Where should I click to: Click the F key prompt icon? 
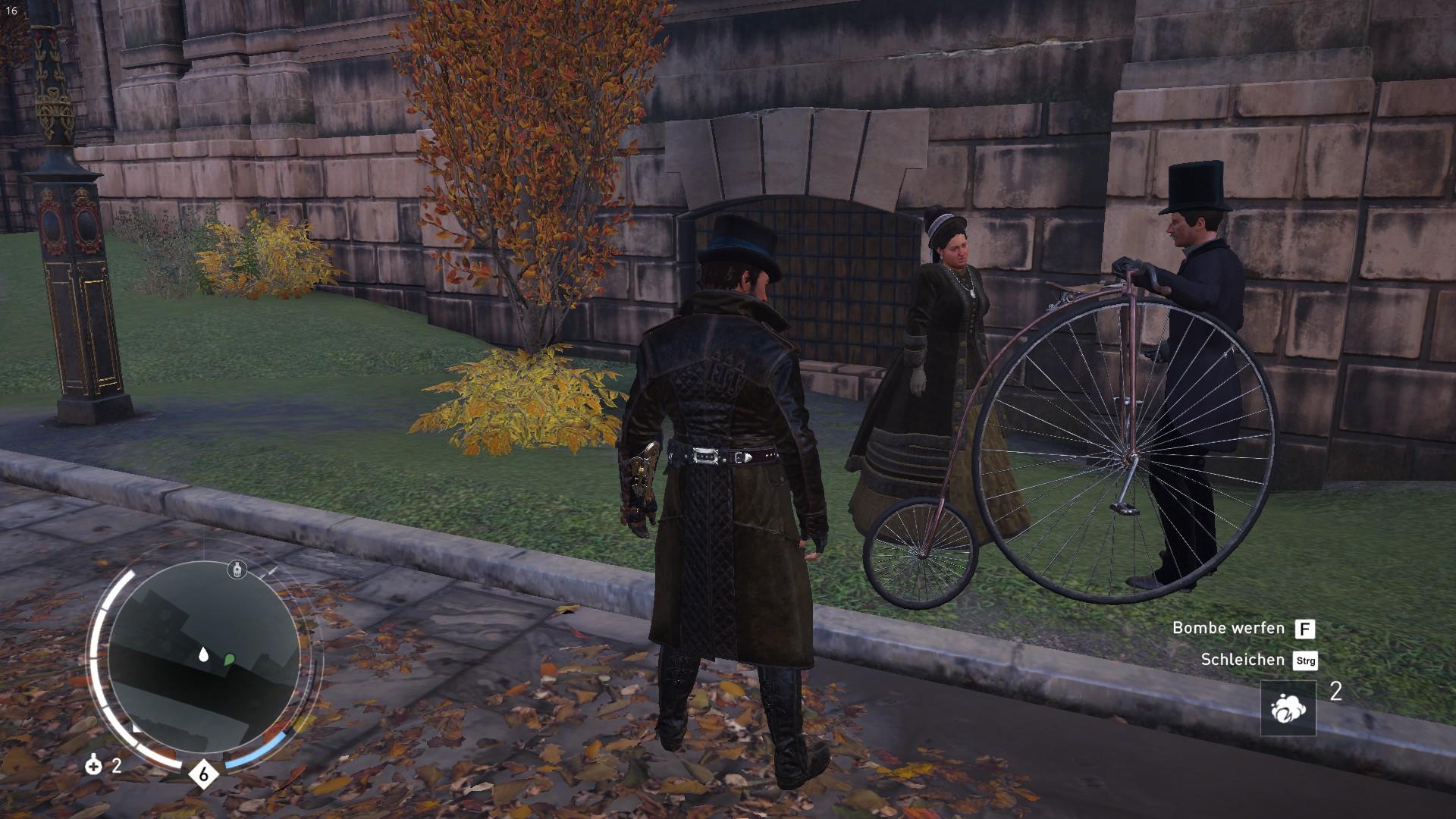pyautogui.click(x=1306, y=629)
